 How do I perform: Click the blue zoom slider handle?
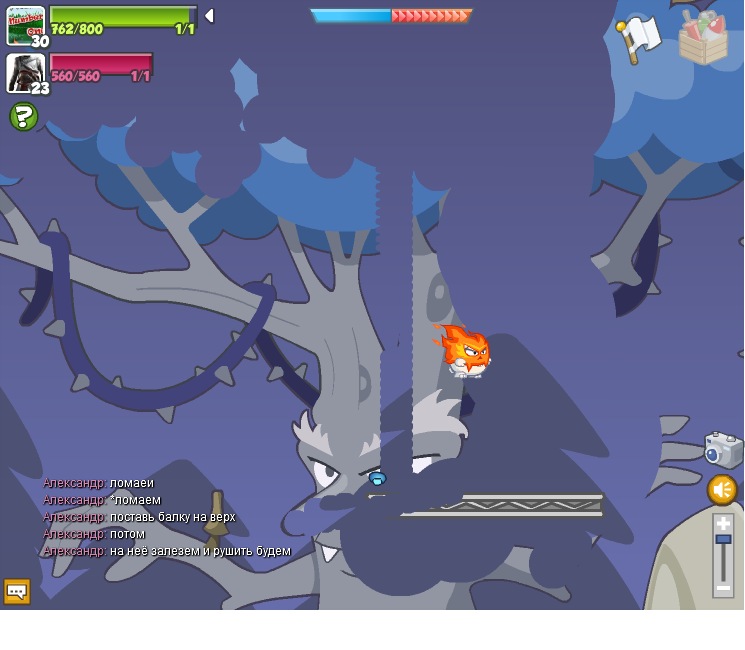(723, 540)
